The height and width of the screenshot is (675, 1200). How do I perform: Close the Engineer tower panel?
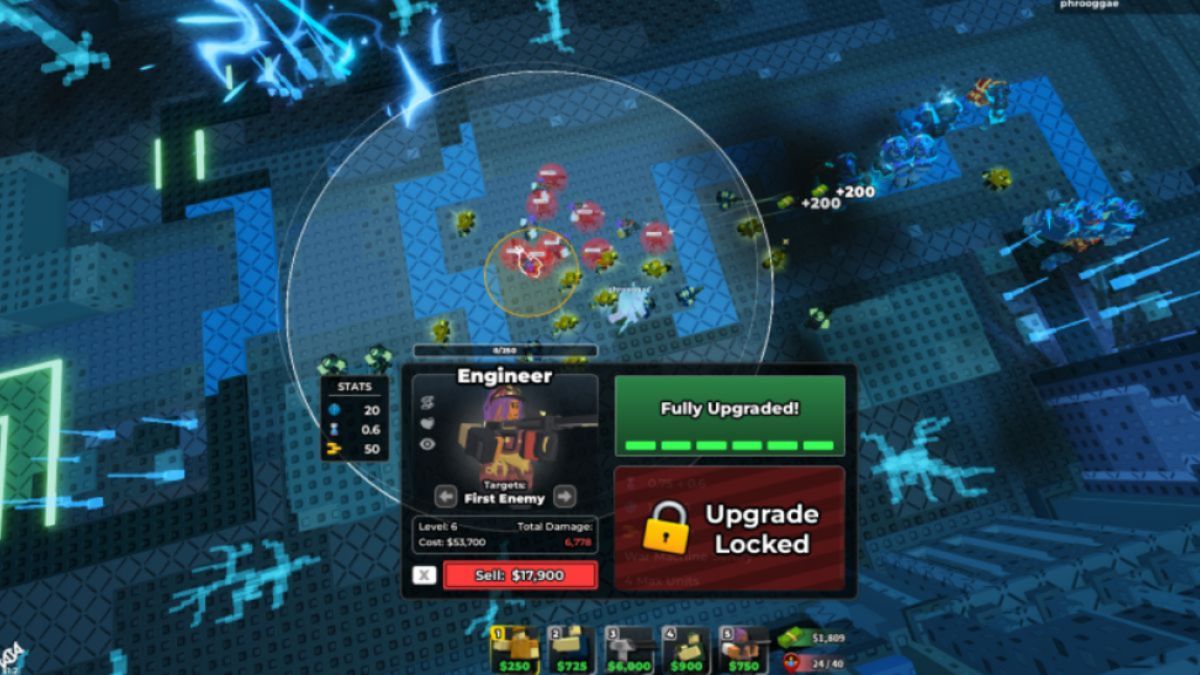click(425, 575)
